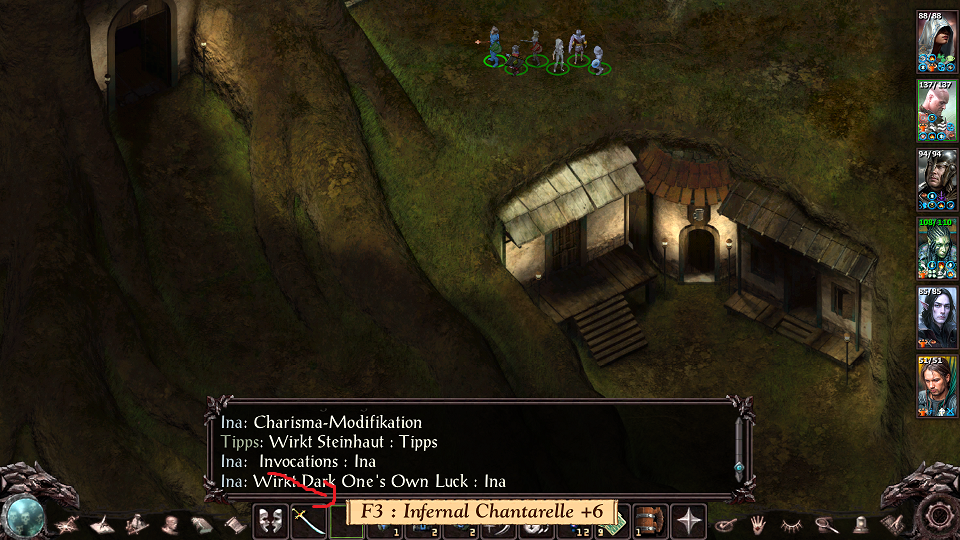960x540 pixels.
Task: Click the pentagram star icon
Action: [x=69, y=523]
